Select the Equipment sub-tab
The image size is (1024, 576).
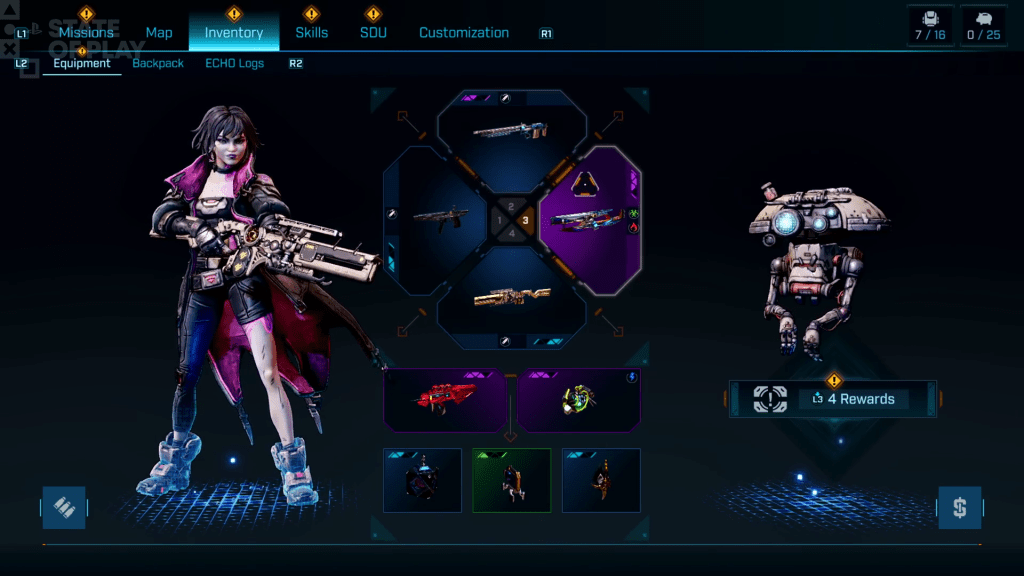[x=82, y=63]
